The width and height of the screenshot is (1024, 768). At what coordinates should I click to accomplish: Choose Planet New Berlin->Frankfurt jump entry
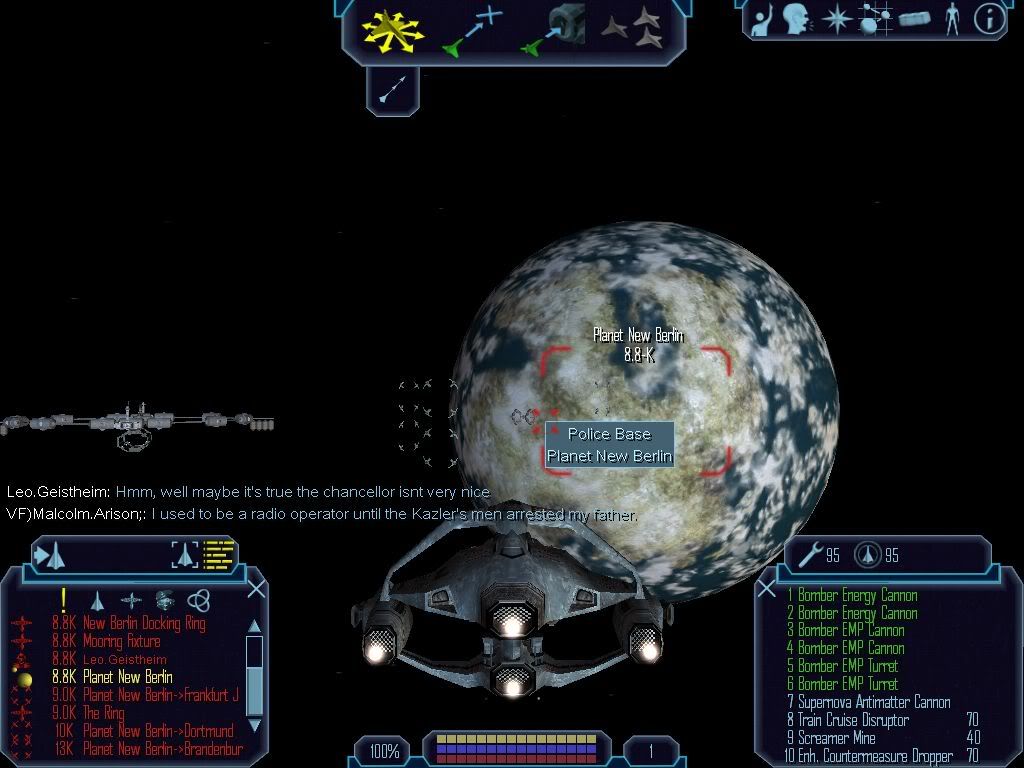point(160,695)
